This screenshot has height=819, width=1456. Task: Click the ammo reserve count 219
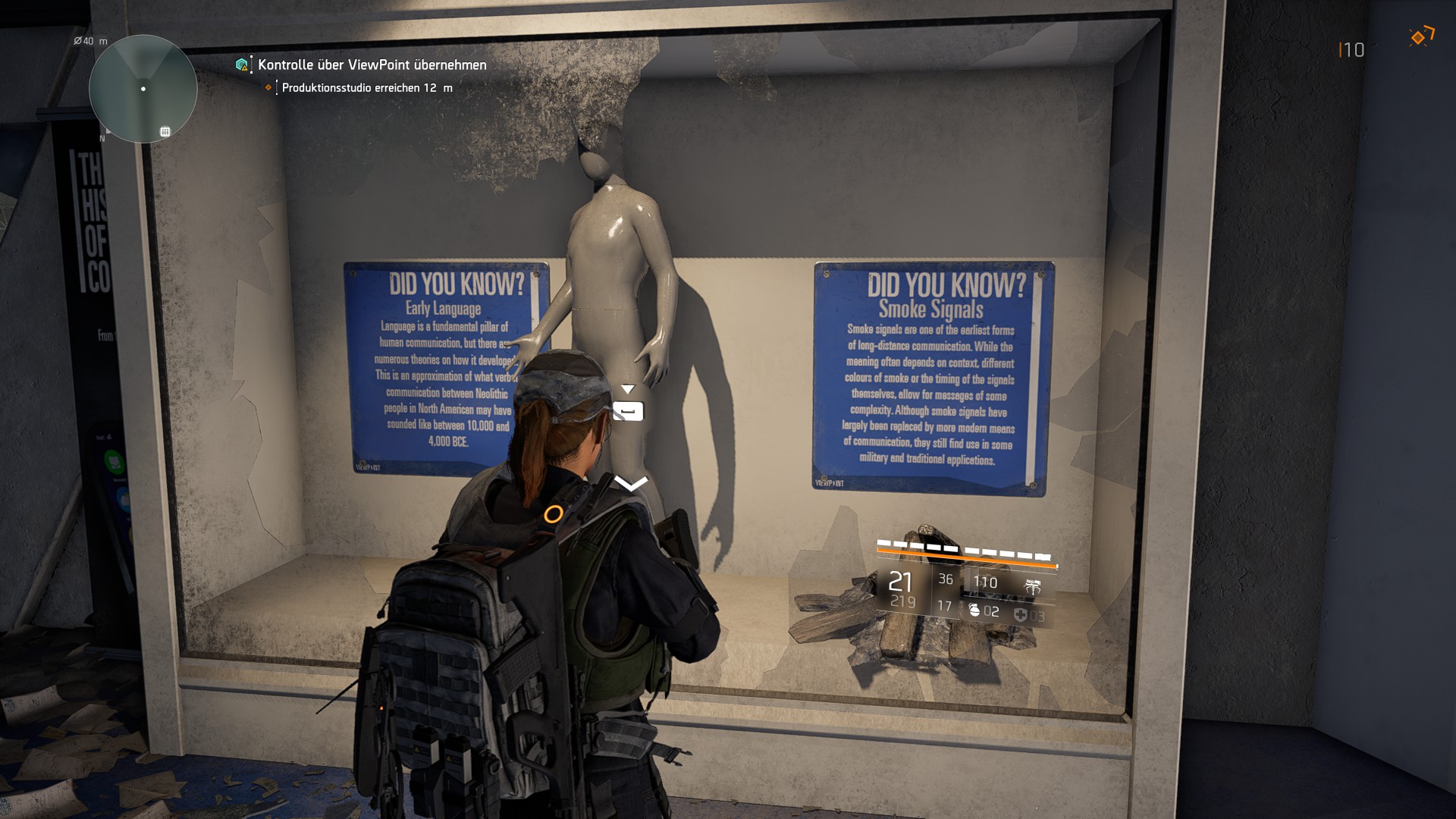pyautogui.click(x=903, y=601)
